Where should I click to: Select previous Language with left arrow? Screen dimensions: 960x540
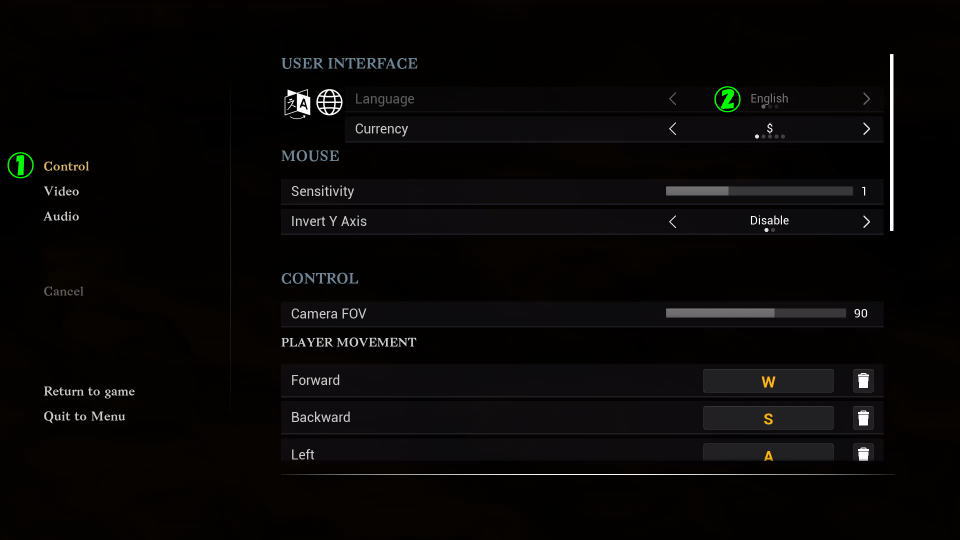(x=672, y=99)
